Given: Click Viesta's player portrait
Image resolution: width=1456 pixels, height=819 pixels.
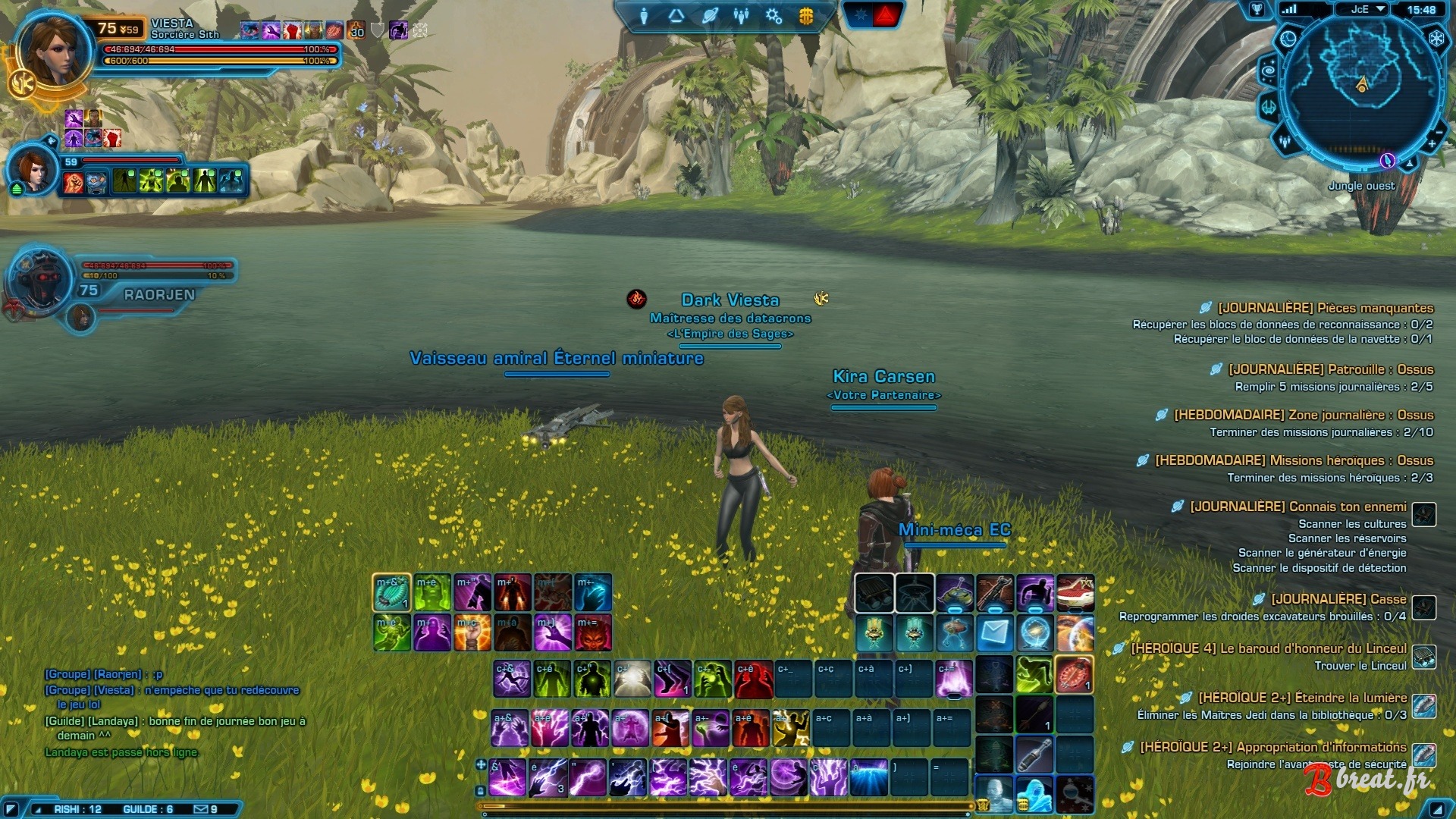Looking at the screenshot, I should [x=52, y=52].
